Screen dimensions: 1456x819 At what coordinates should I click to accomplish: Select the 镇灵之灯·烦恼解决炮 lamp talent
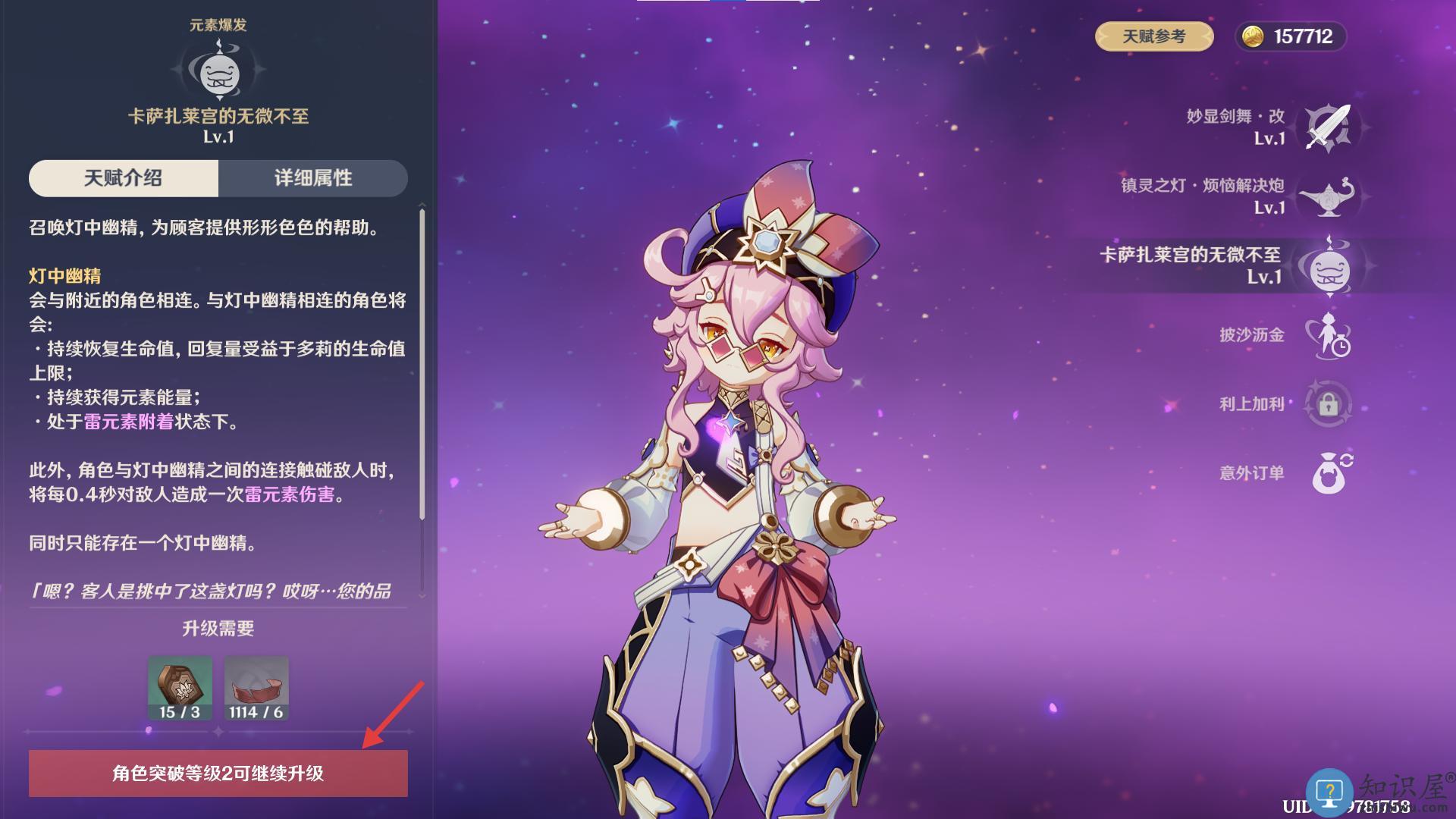1328,197
